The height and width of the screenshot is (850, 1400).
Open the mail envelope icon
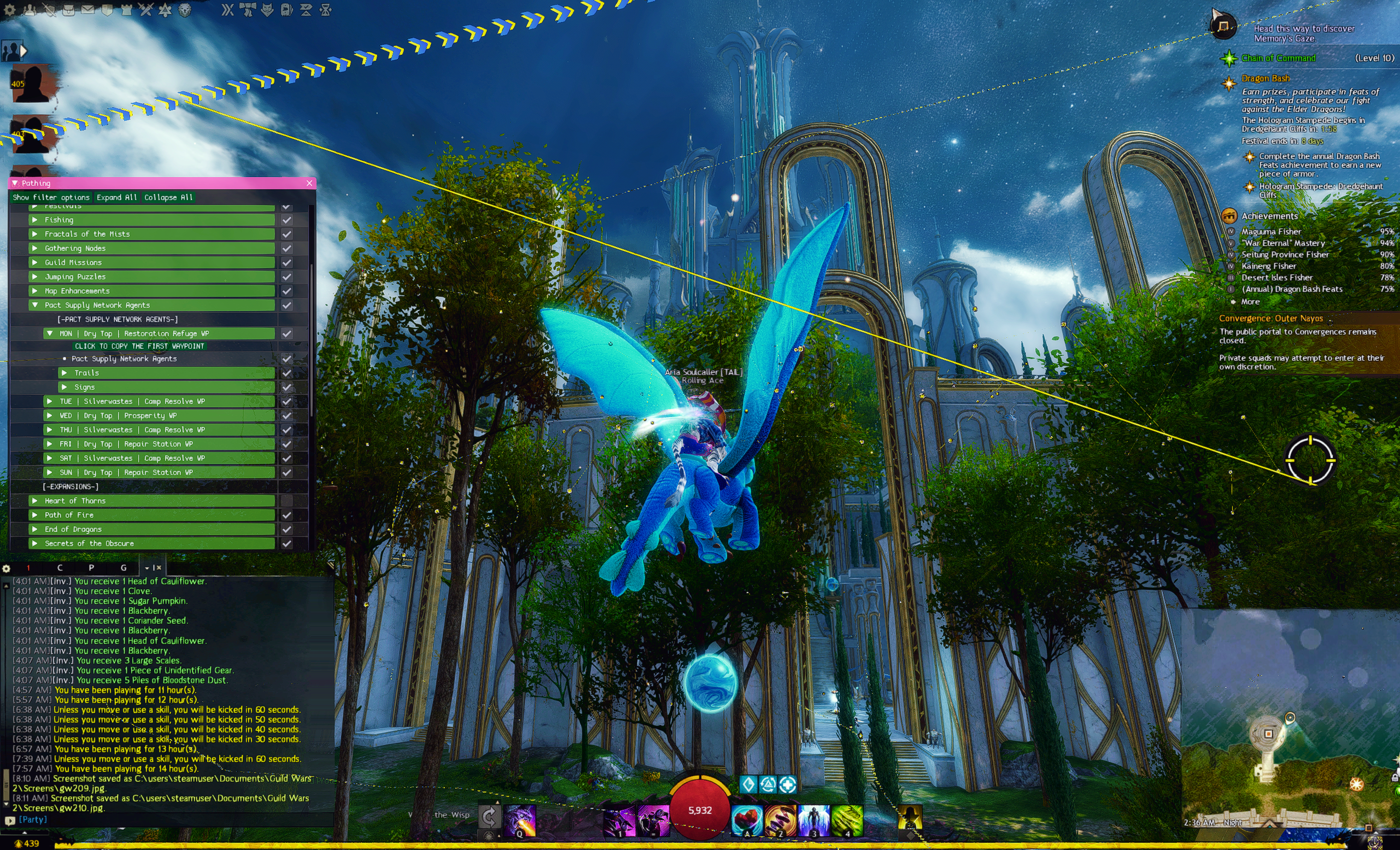pyautogui.click(x=87, y=10)
